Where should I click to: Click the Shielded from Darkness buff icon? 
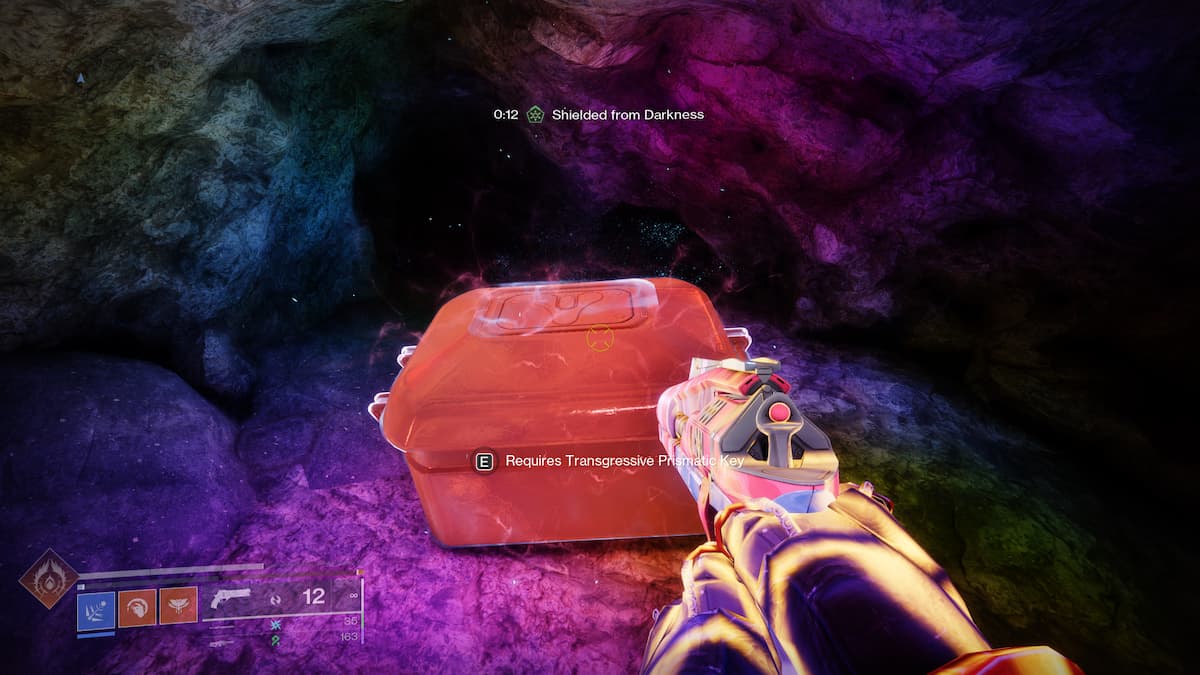click(535, 115)
